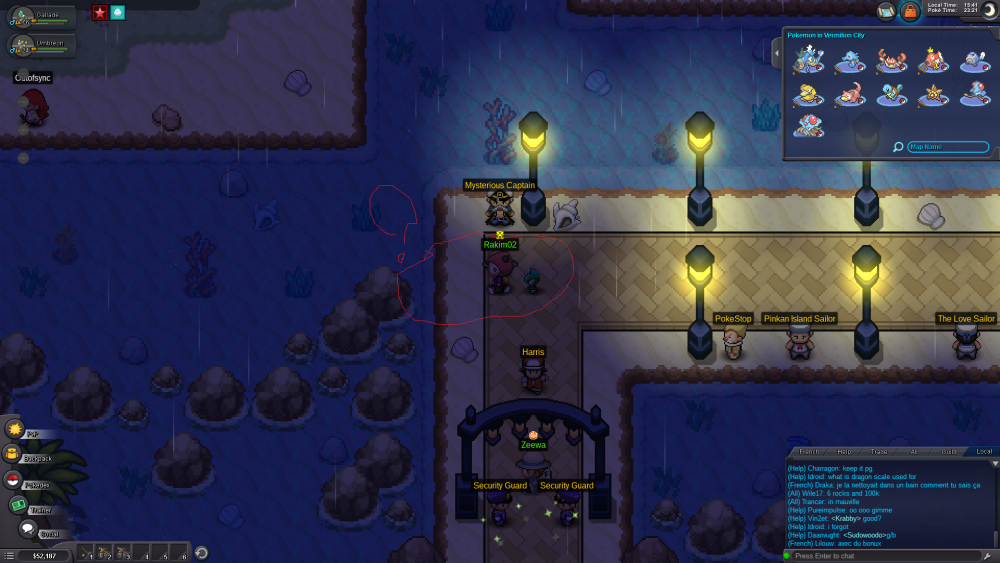Open the world map scroll icon

(886, 11)
